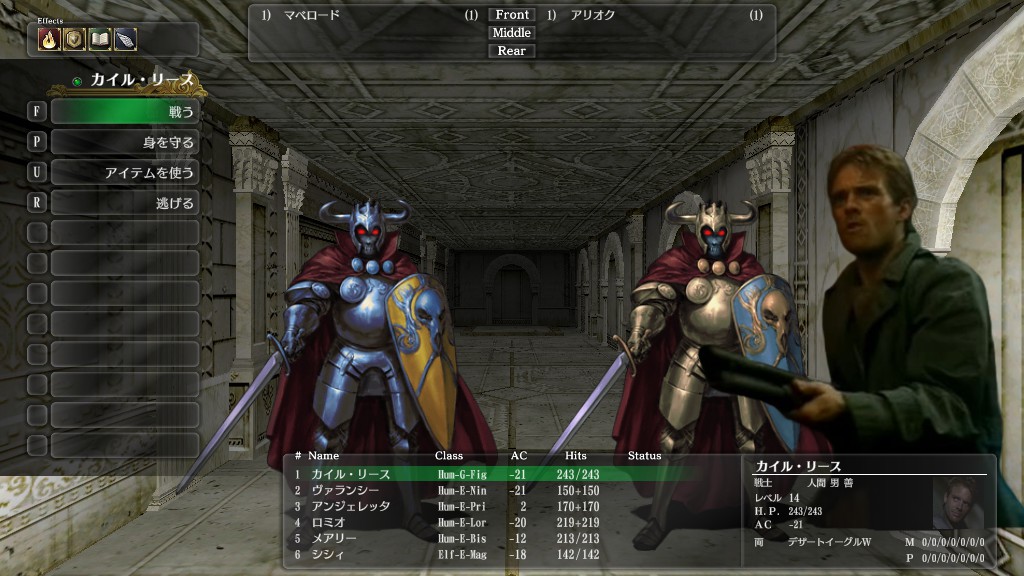Viewport: 1024px width, 576px height.
Task: Select the 身を守る (Defend) command
Action: (124, 142)
